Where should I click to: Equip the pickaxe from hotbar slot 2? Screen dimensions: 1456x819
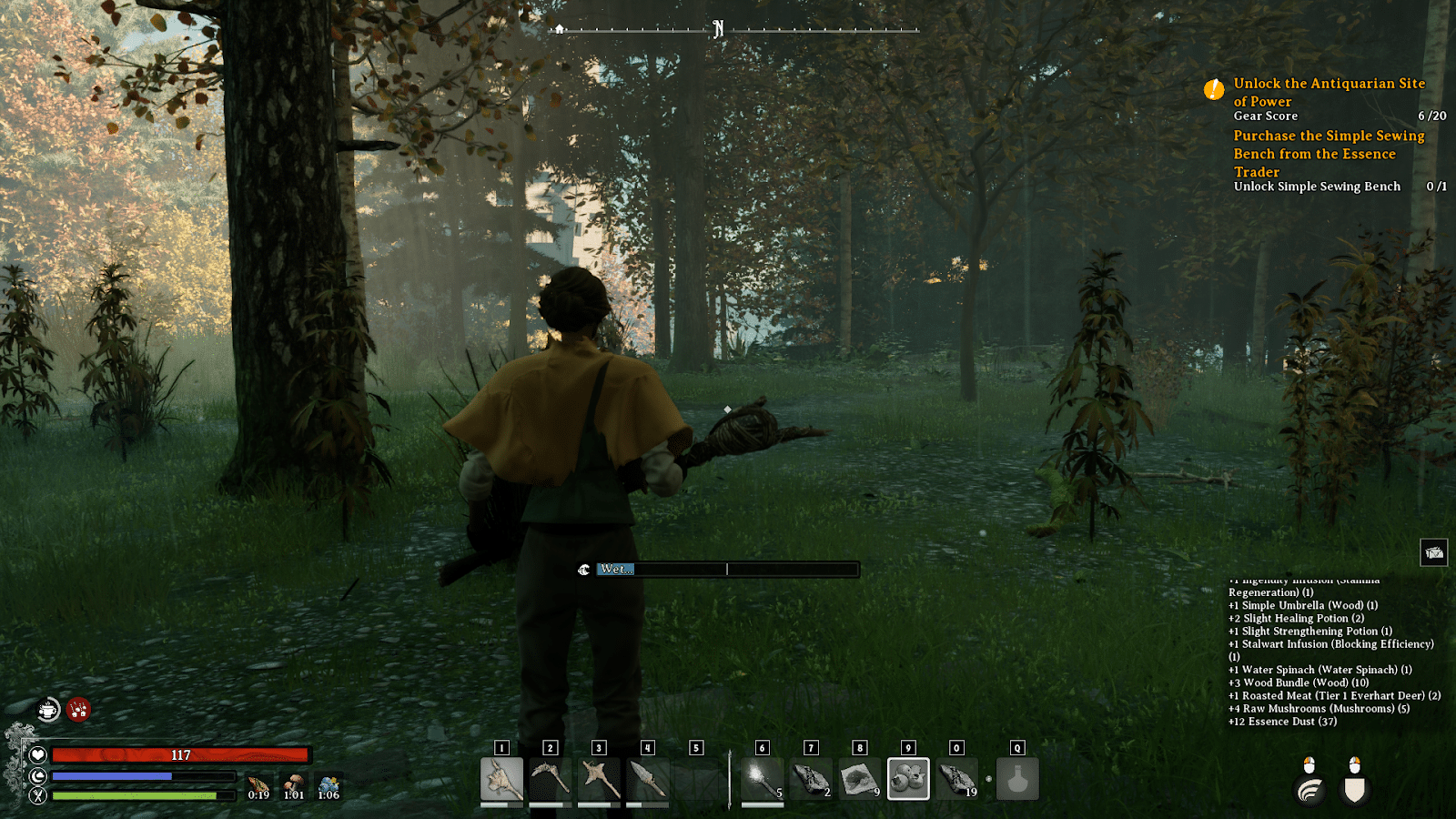(552, 778)
